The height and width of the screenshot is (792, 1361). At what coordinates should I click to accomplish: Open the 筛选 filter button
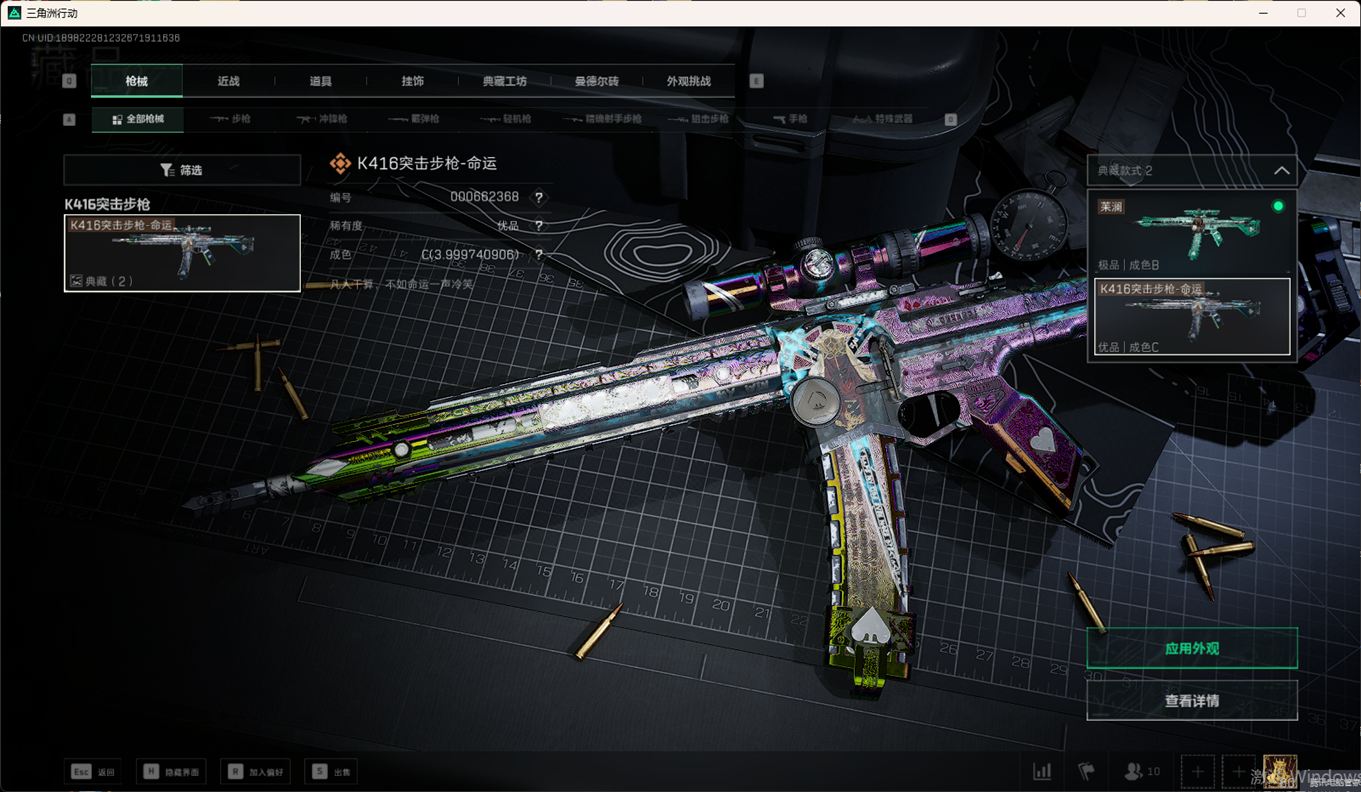click(182, 170)
